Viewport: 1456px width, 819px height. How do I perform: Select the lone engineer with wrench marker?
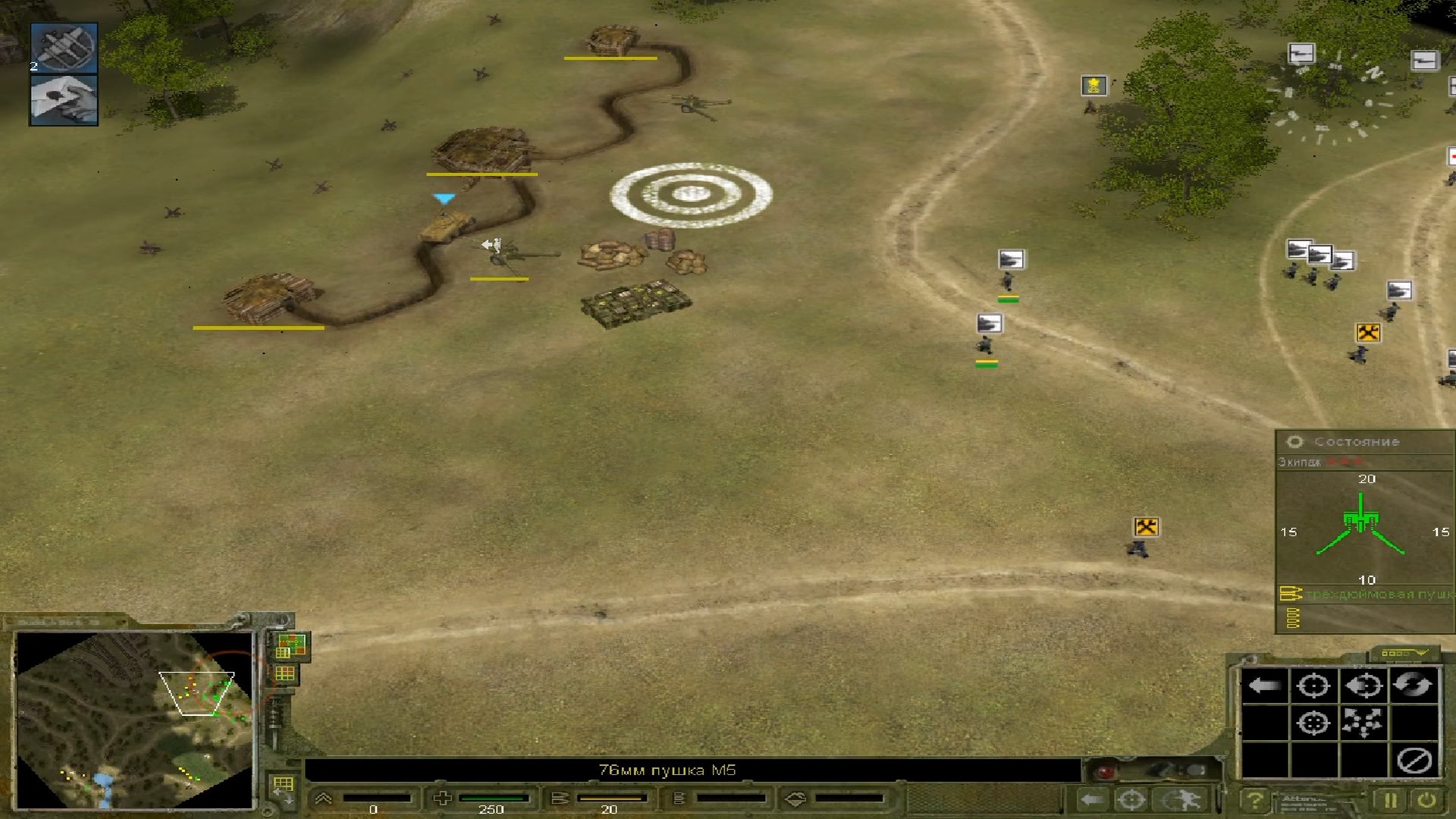coord(1146,527)
